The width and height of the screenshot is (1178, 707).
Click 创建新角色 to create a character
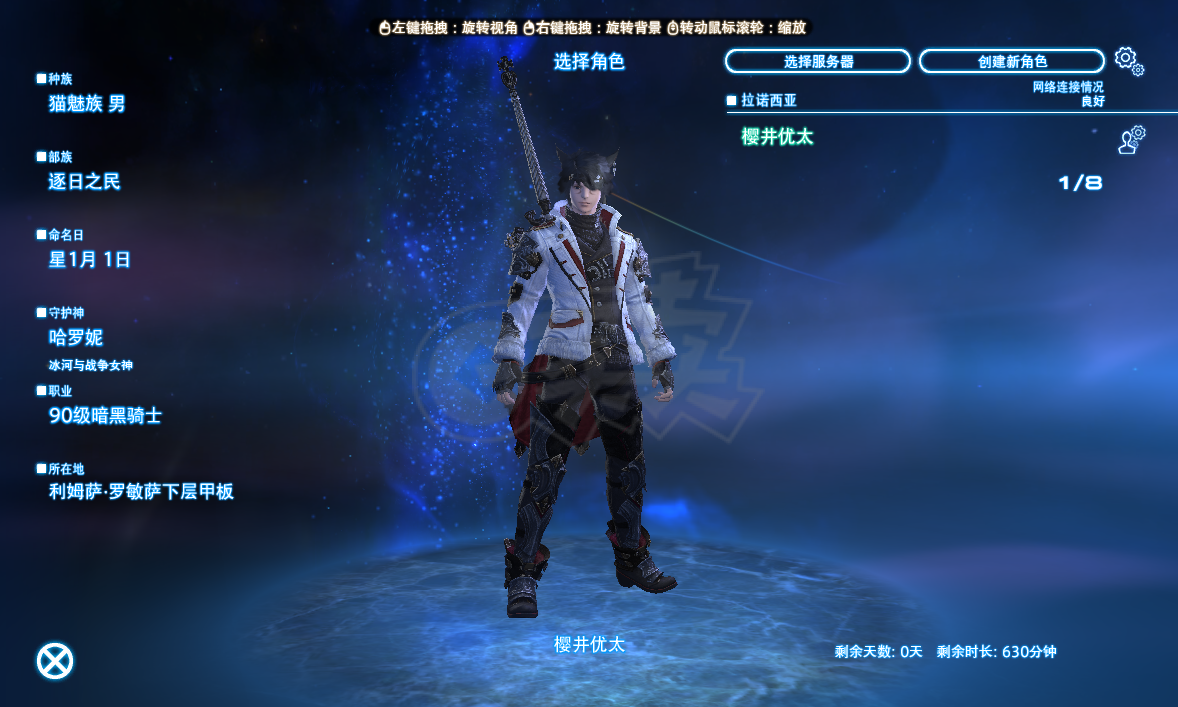1011,62
